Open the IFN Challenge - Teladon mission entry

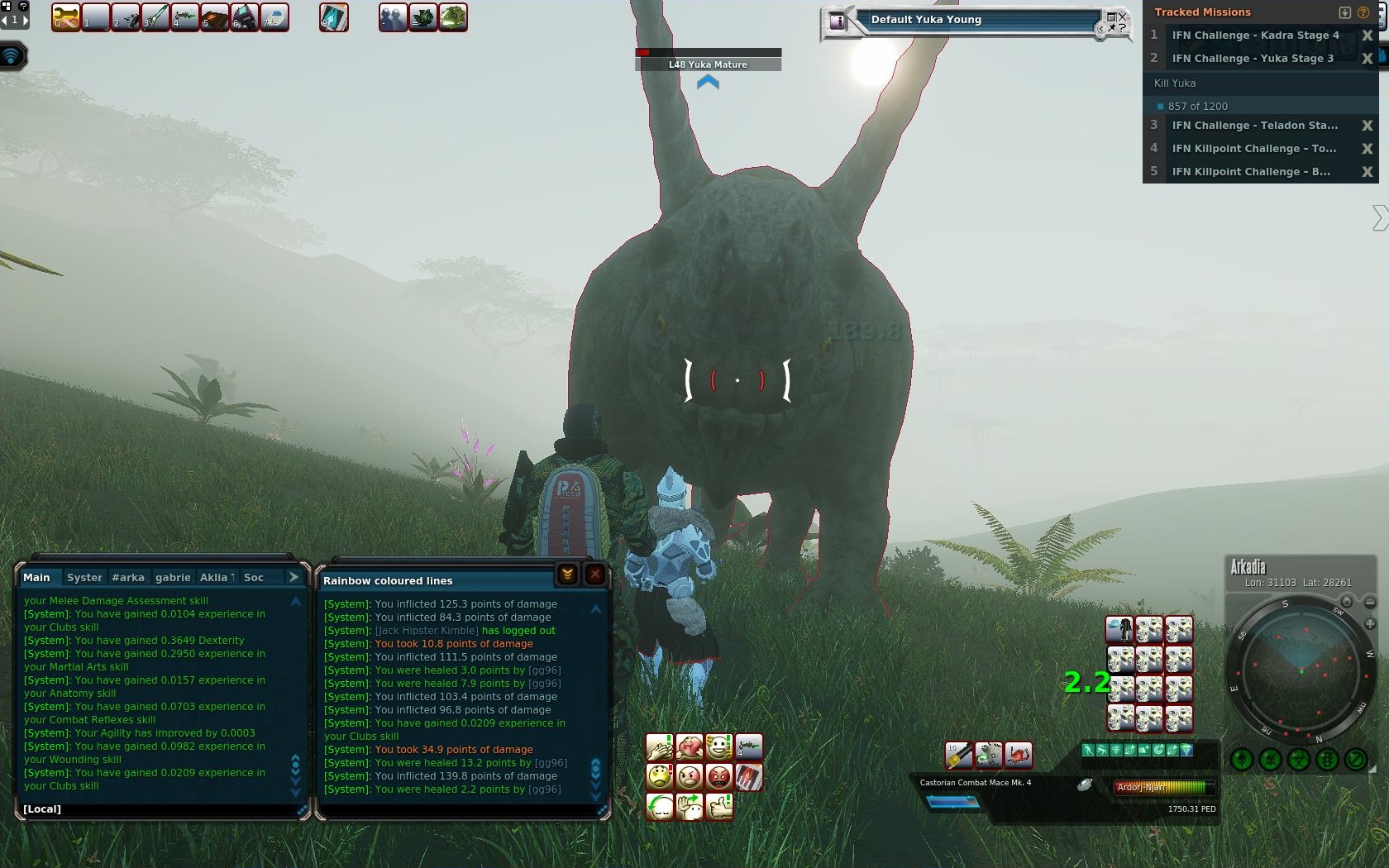pyautogui.click(x=1253, y=126)
